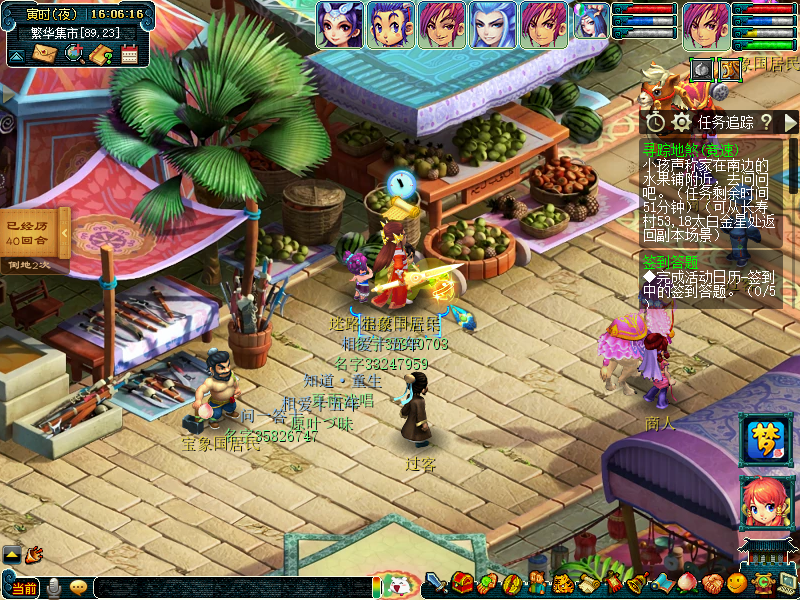
Task: Open quest tracker help question mark
Action: pyautogui.click(x=766, y=122)
